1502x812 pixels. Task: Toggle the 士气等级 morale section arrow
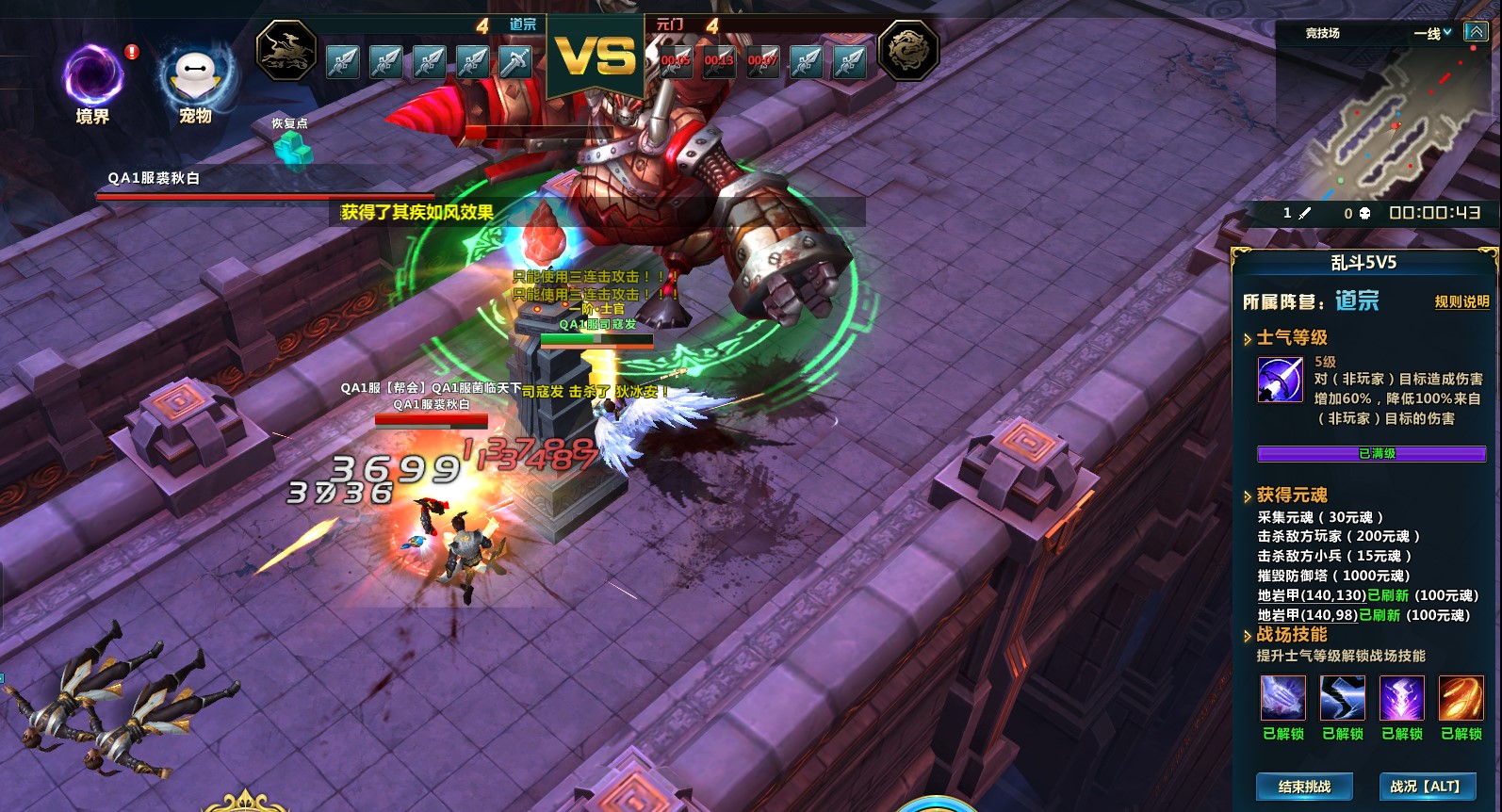pyautogui.click(x=1248, y=338)
